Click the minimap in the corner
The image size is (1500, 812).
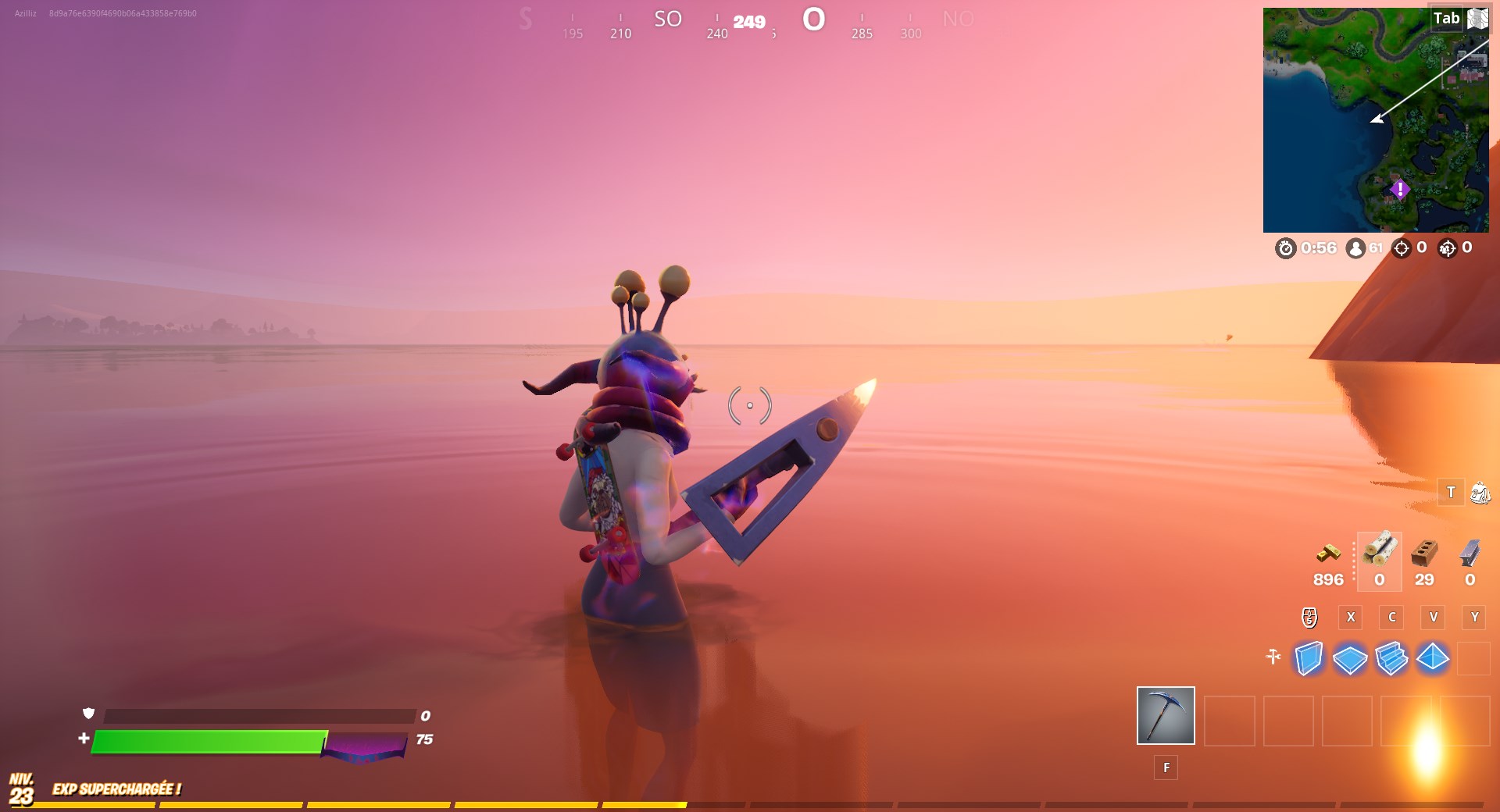click(x=1377, y=117)
